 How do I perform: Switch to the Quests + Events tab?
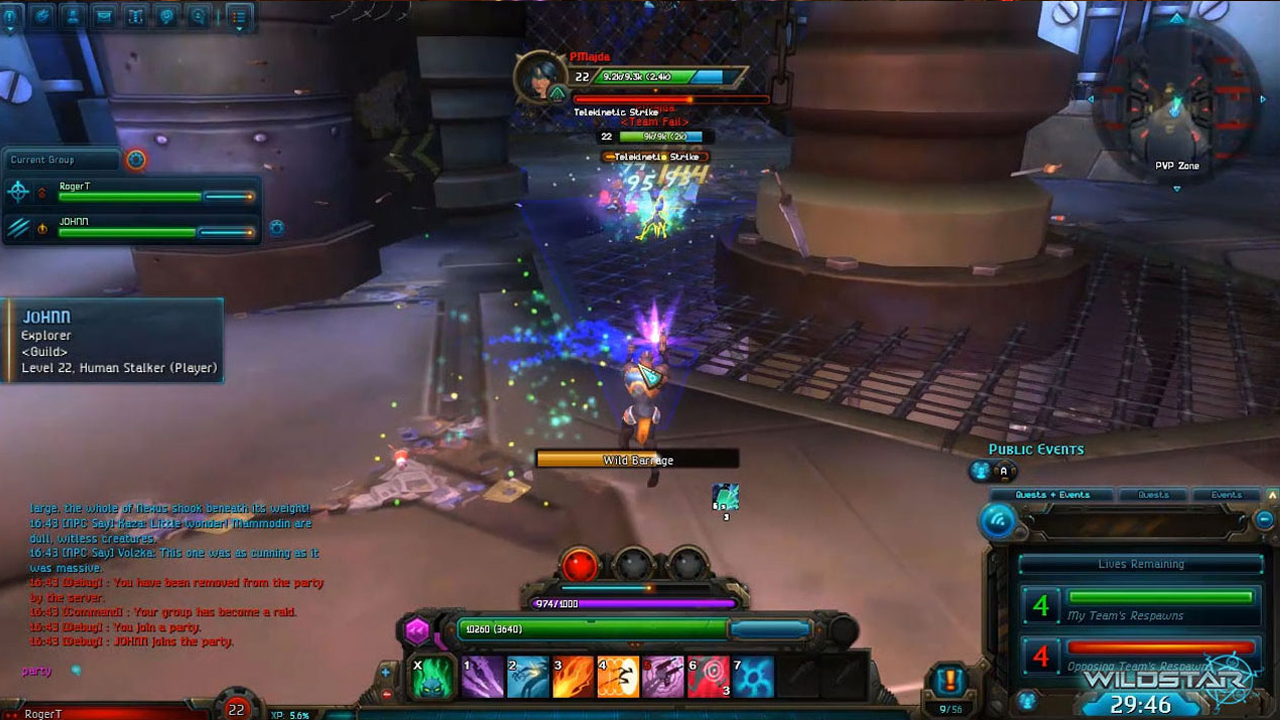(1052, 495)
